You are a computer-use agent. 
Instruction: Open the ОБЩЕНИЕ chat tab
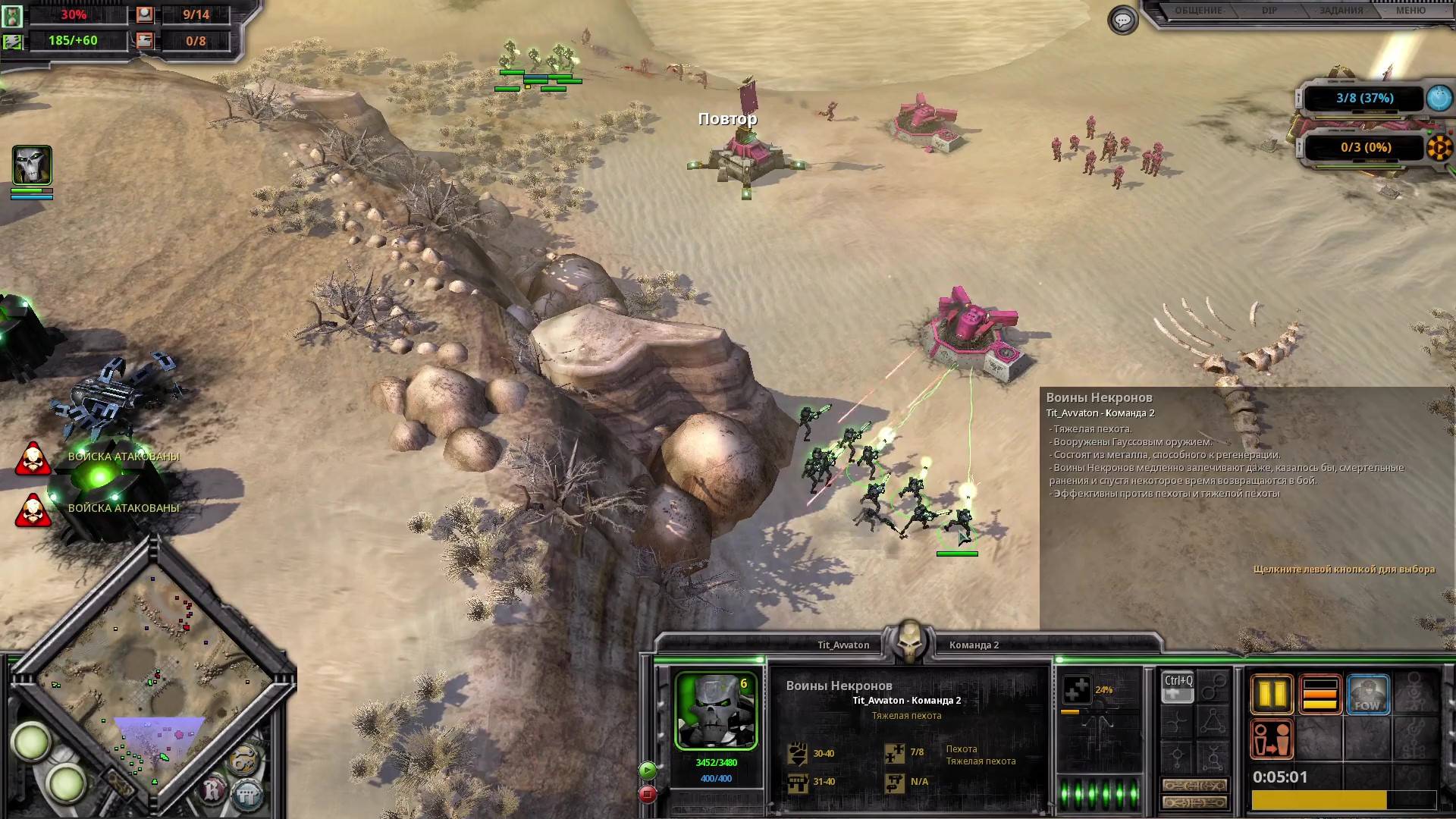pos(1198,11)
